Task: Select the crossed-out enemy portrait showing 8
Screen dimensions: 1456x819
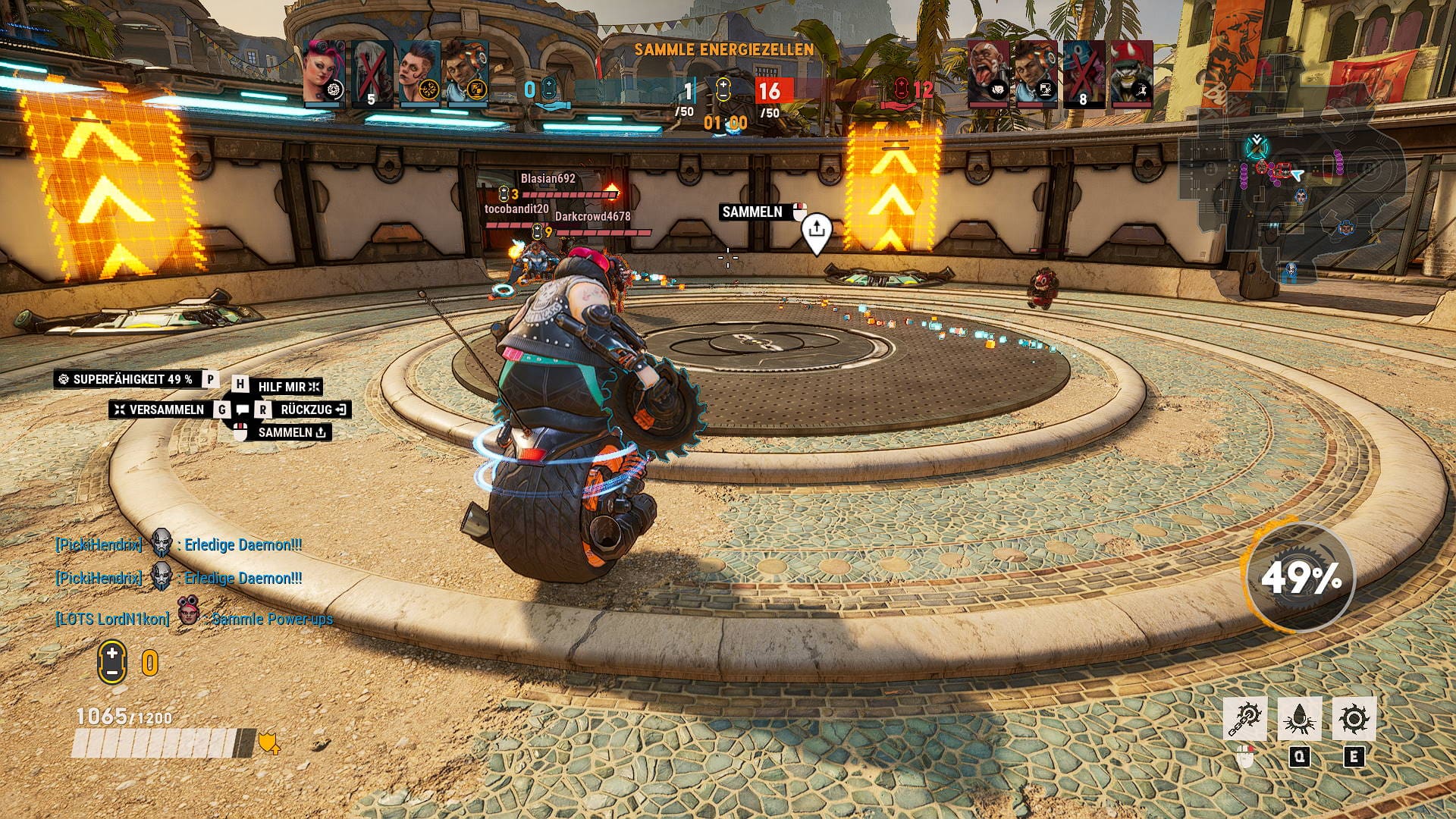Action: (1083, 73)
